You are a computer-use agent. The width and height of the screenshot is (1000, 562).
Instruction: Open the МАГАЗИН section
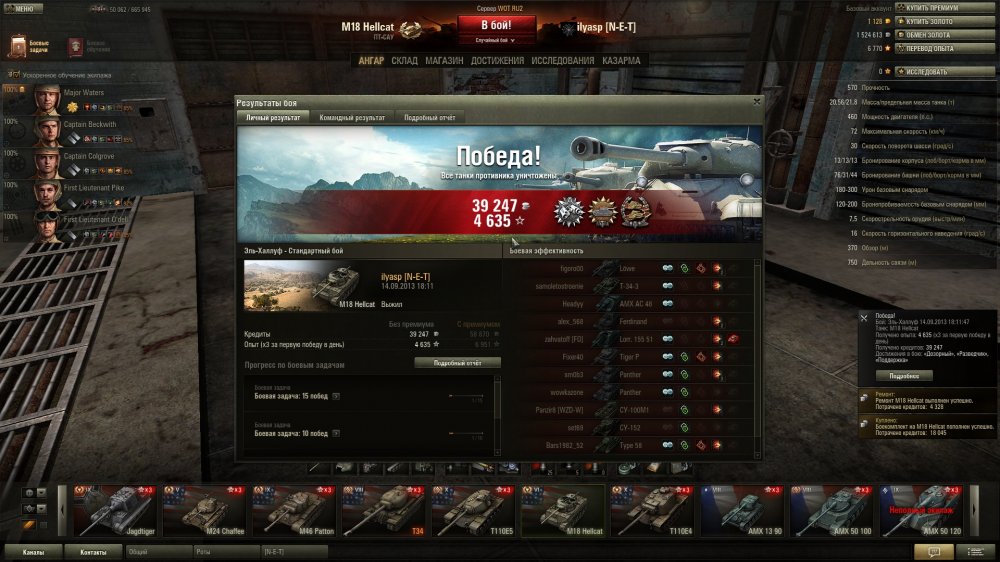click(443, 61)
